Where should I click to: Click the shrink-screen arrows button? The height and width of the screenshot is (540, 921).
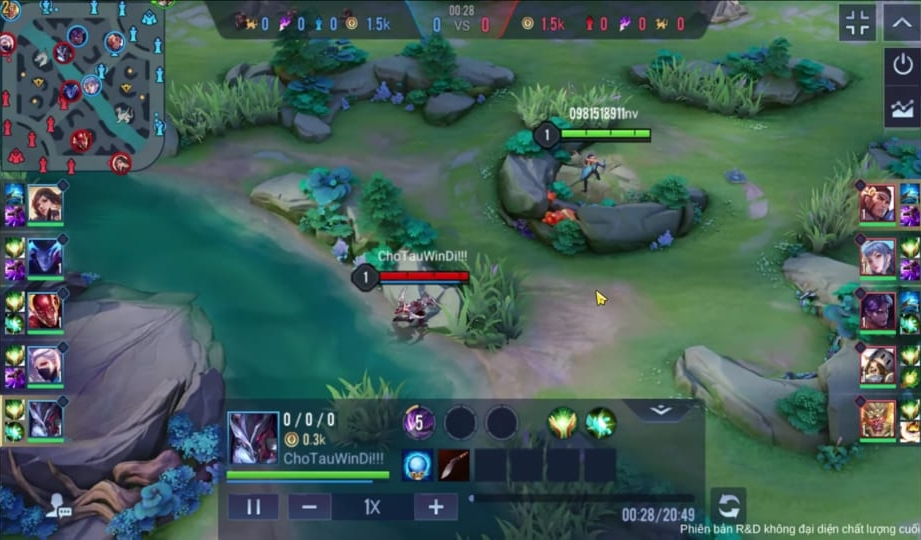point(858,23)
